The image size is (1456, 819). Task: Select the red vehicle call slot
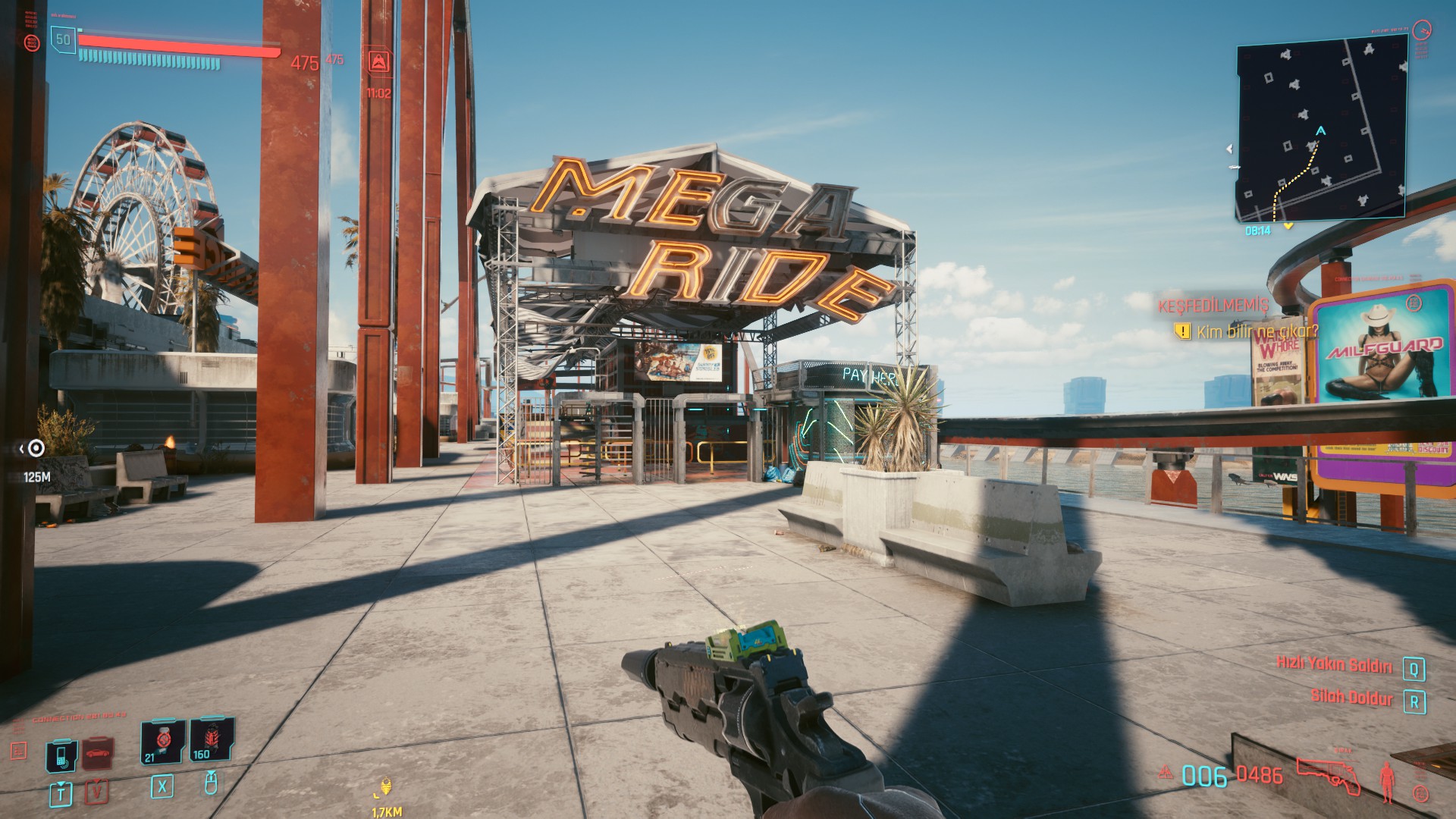click(x=98, y=754)
